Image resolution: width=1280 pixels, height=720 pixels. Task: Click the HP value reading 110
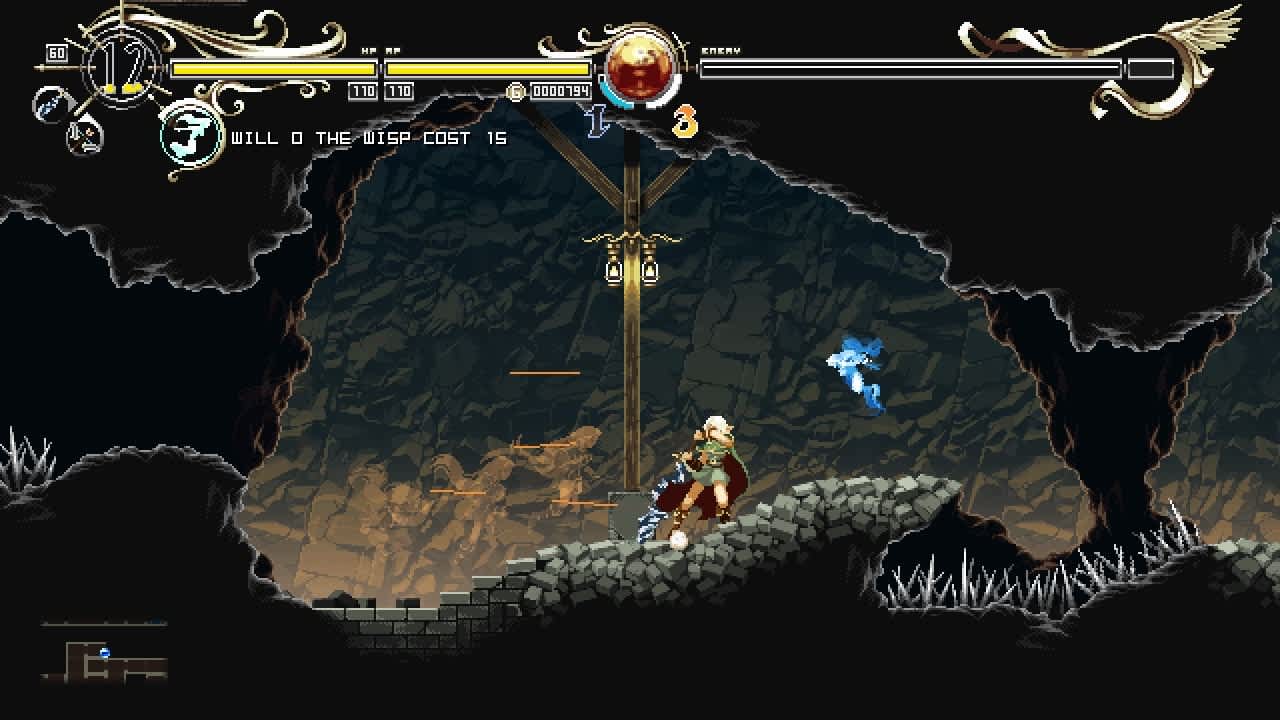363,90
